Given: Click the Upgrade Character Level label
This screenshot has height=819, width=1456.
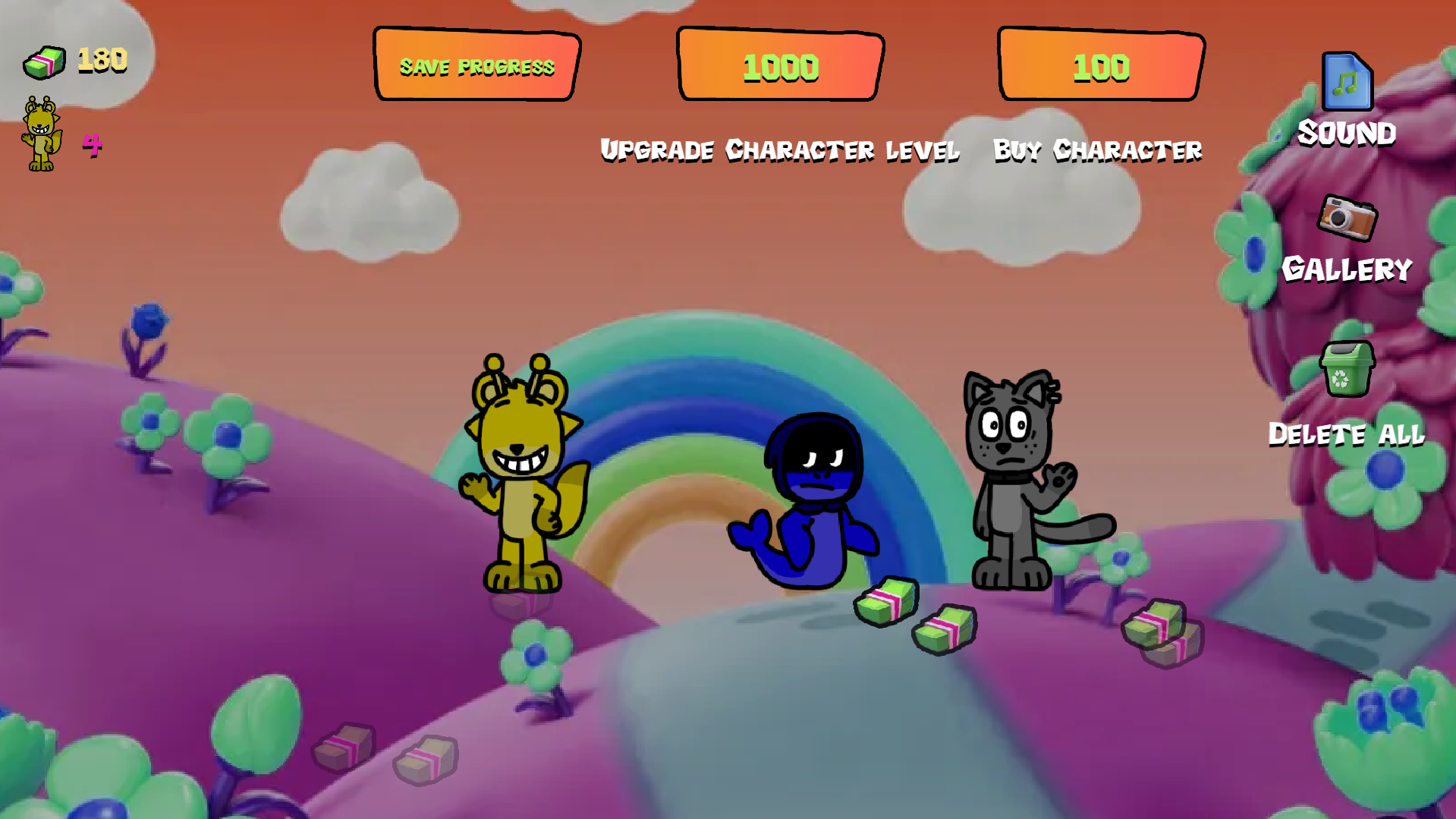Looking at the screenshot, I should coord(780,150).
